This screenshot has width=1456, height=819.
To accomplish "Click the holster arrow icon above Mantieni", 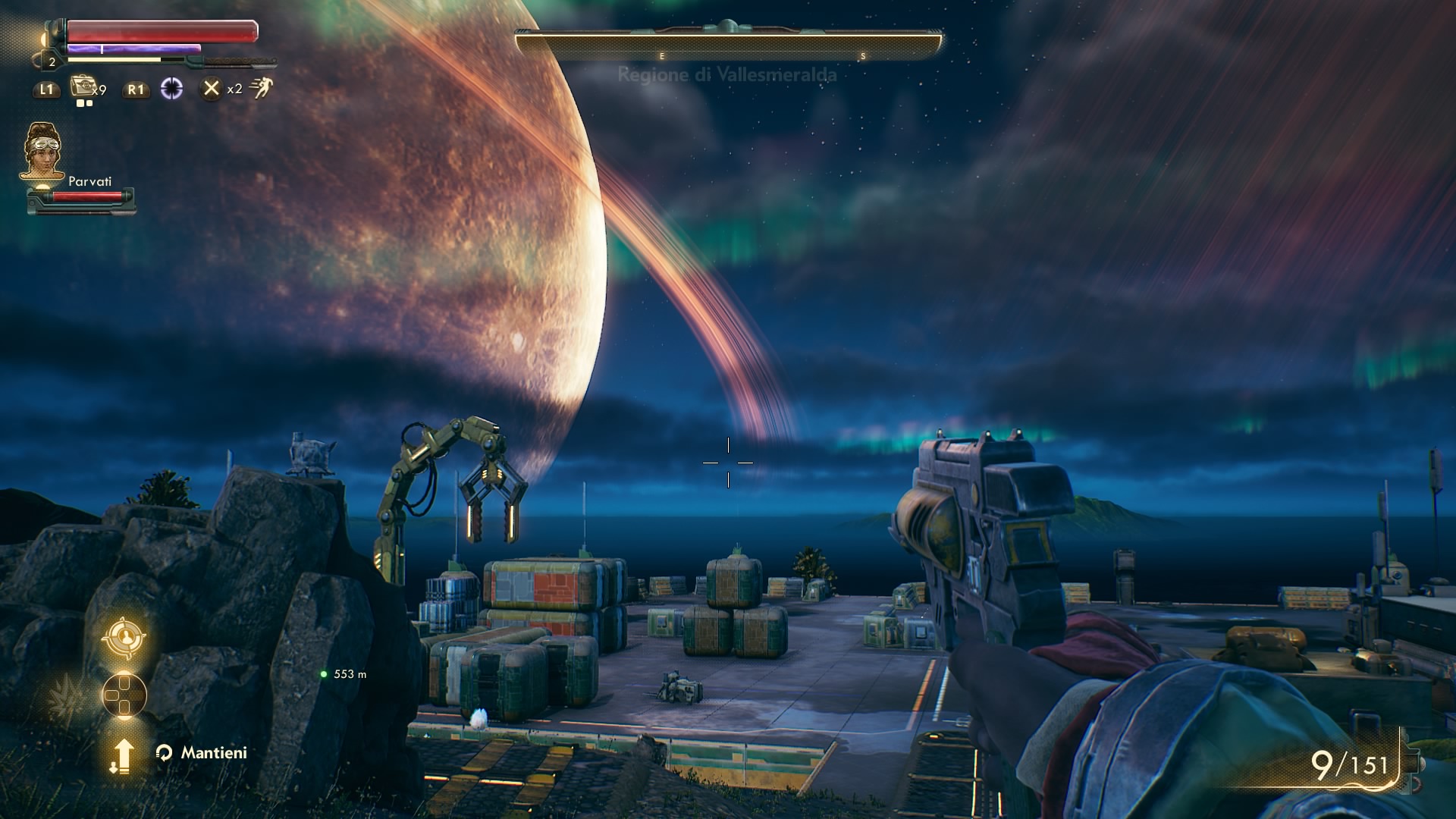I will pos(122,753).
